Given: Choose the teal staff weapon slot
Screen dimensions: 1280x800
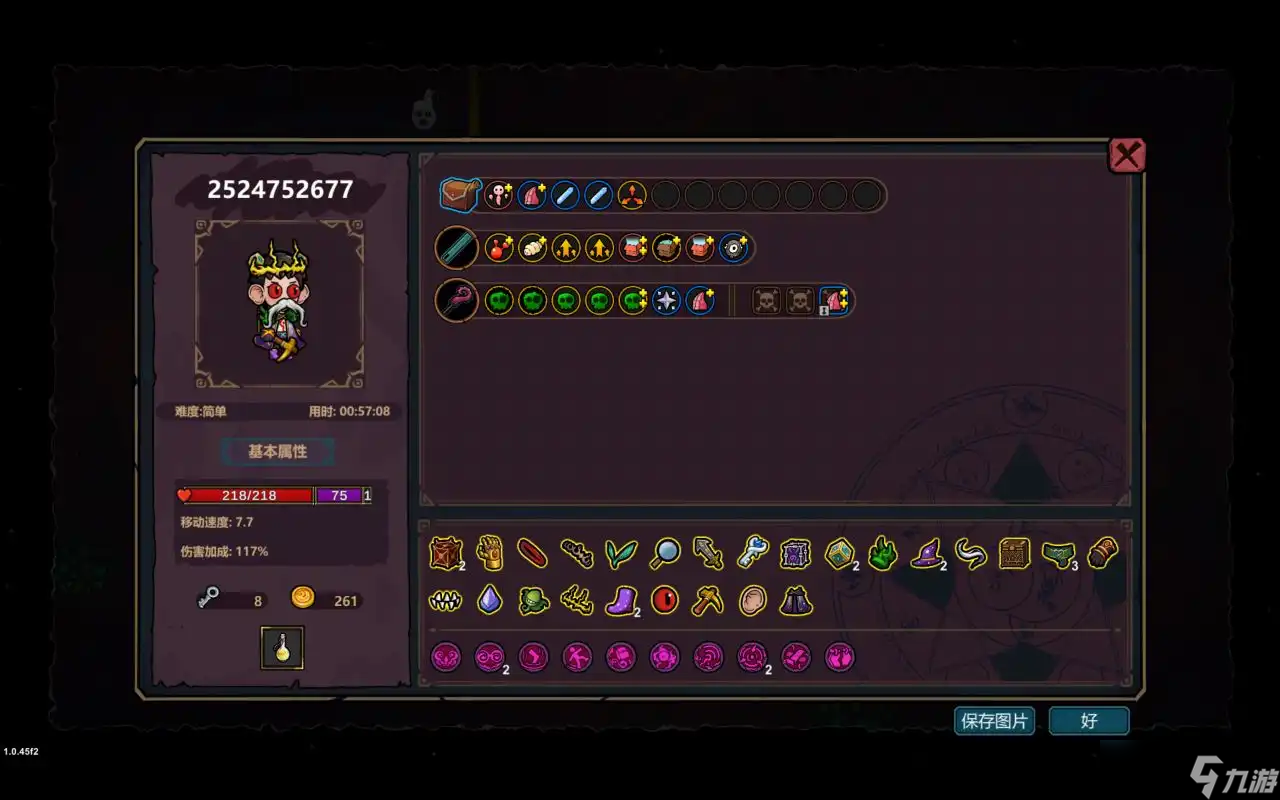Looking at the screenshot, I should (x=458, y=248).
